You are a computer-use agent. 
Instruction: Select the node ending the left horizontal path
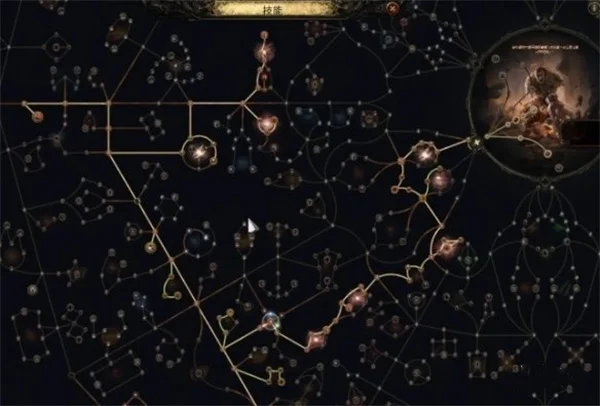pyautogui.click(x=37, y=115)
